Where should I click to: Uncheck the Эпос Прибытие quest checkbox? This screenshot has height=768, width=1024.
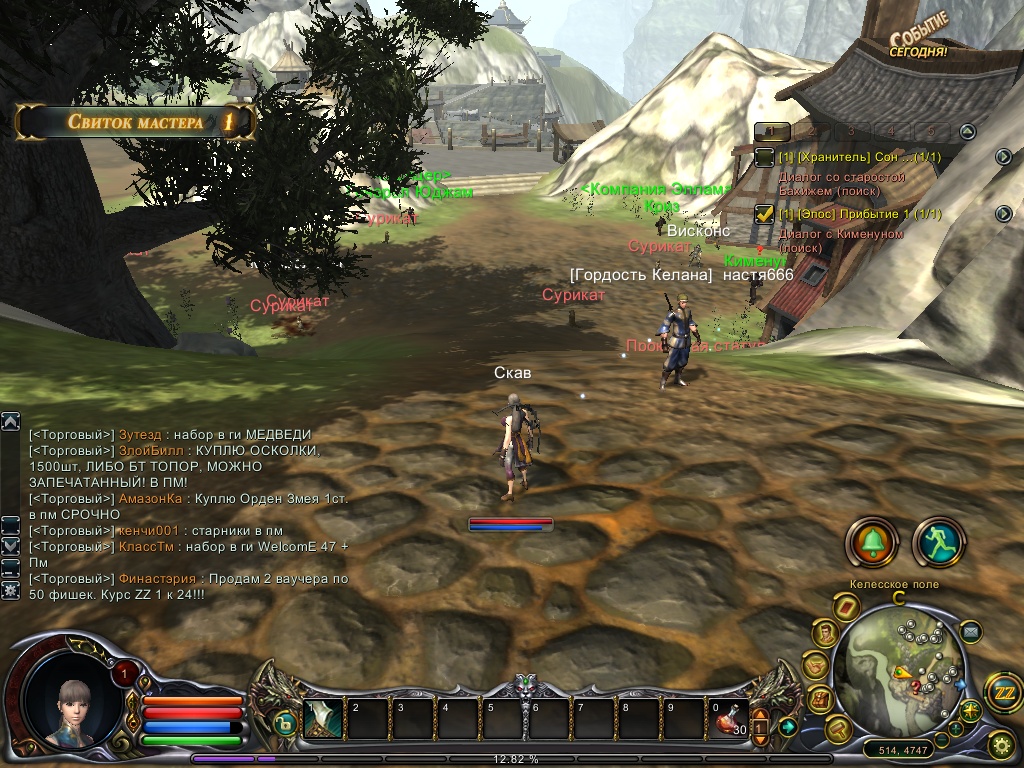point(764,213)
